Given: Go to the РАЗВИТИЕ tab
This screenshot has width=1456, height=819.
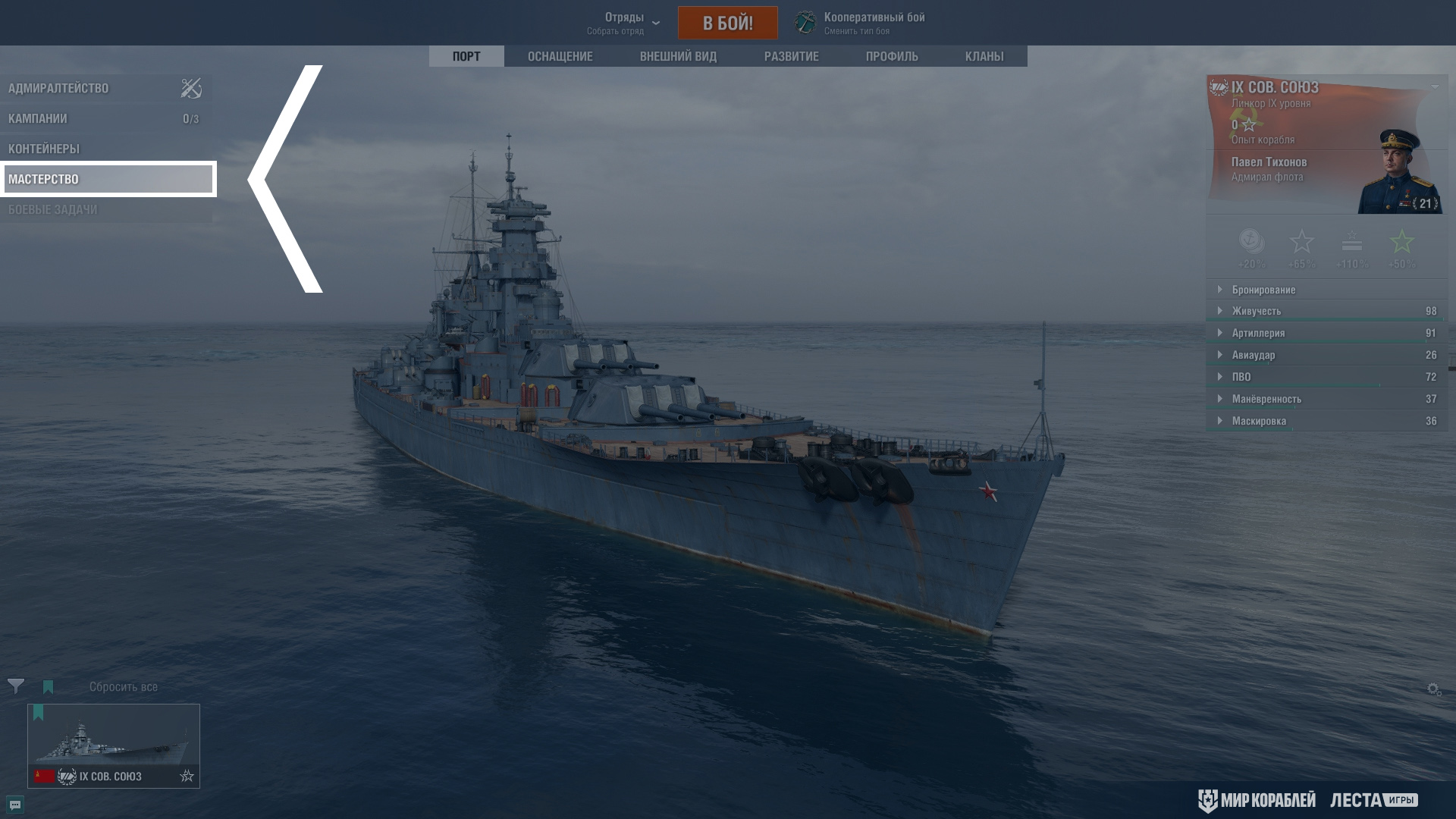Looking at the screenshot, I should point(791,56).
